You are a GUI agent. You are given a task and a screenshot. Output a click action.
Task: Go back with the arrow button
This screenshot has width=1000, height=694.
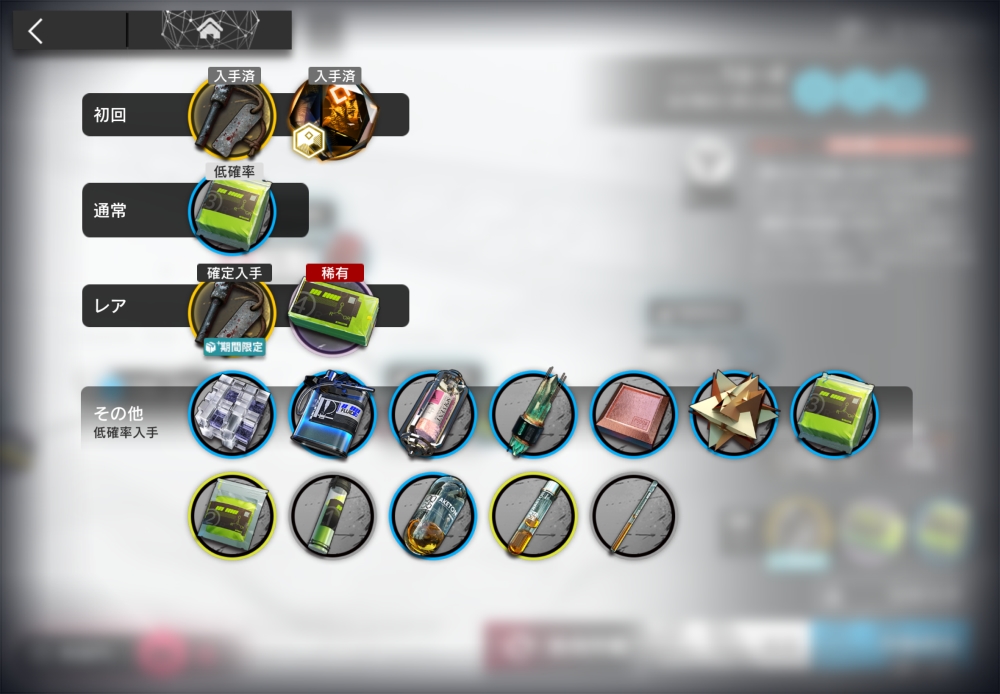[x=37, y=31]
